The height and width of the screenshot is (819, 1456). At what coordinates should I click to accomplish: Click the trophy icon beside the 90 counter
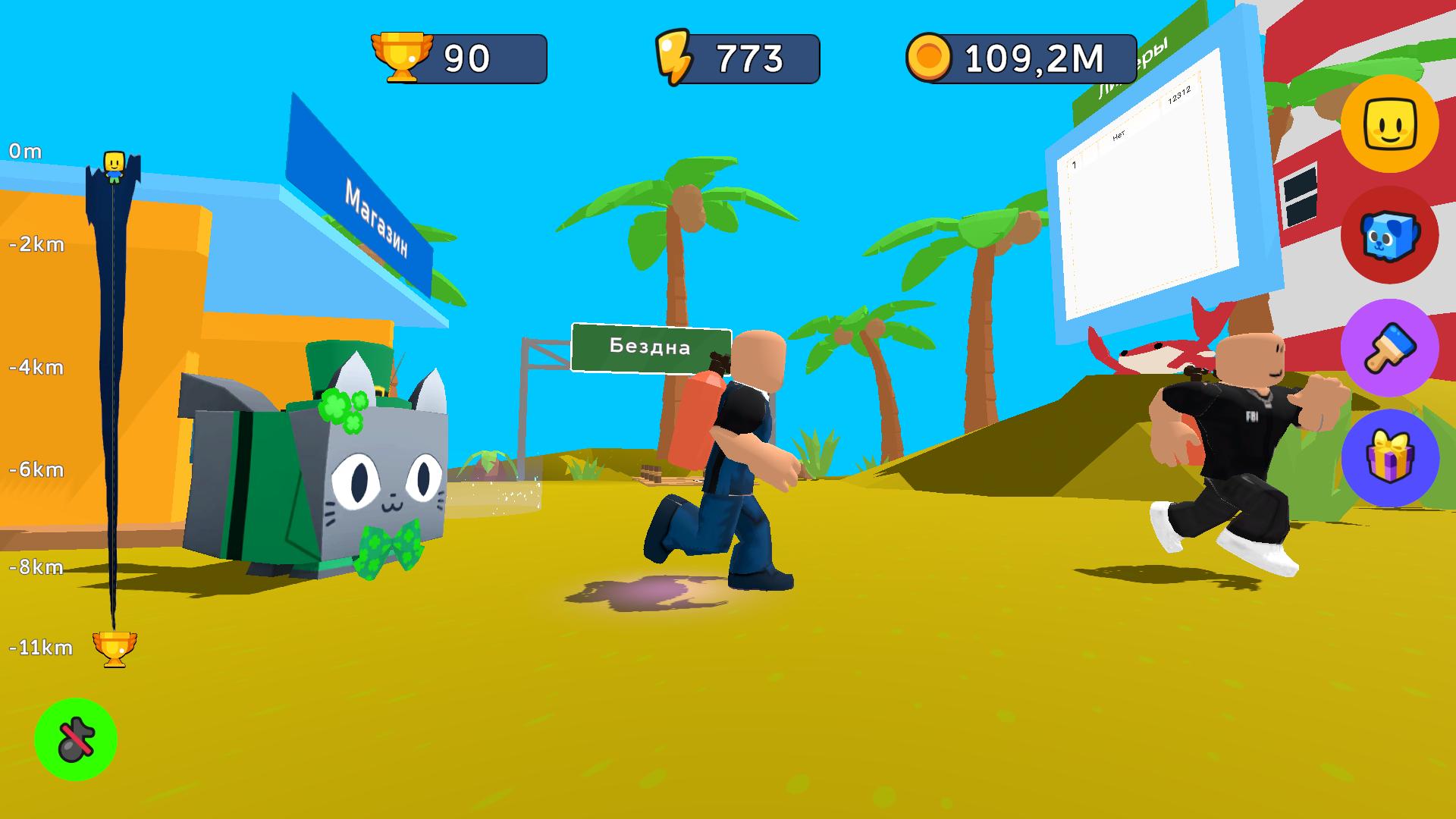click(403, 53)
